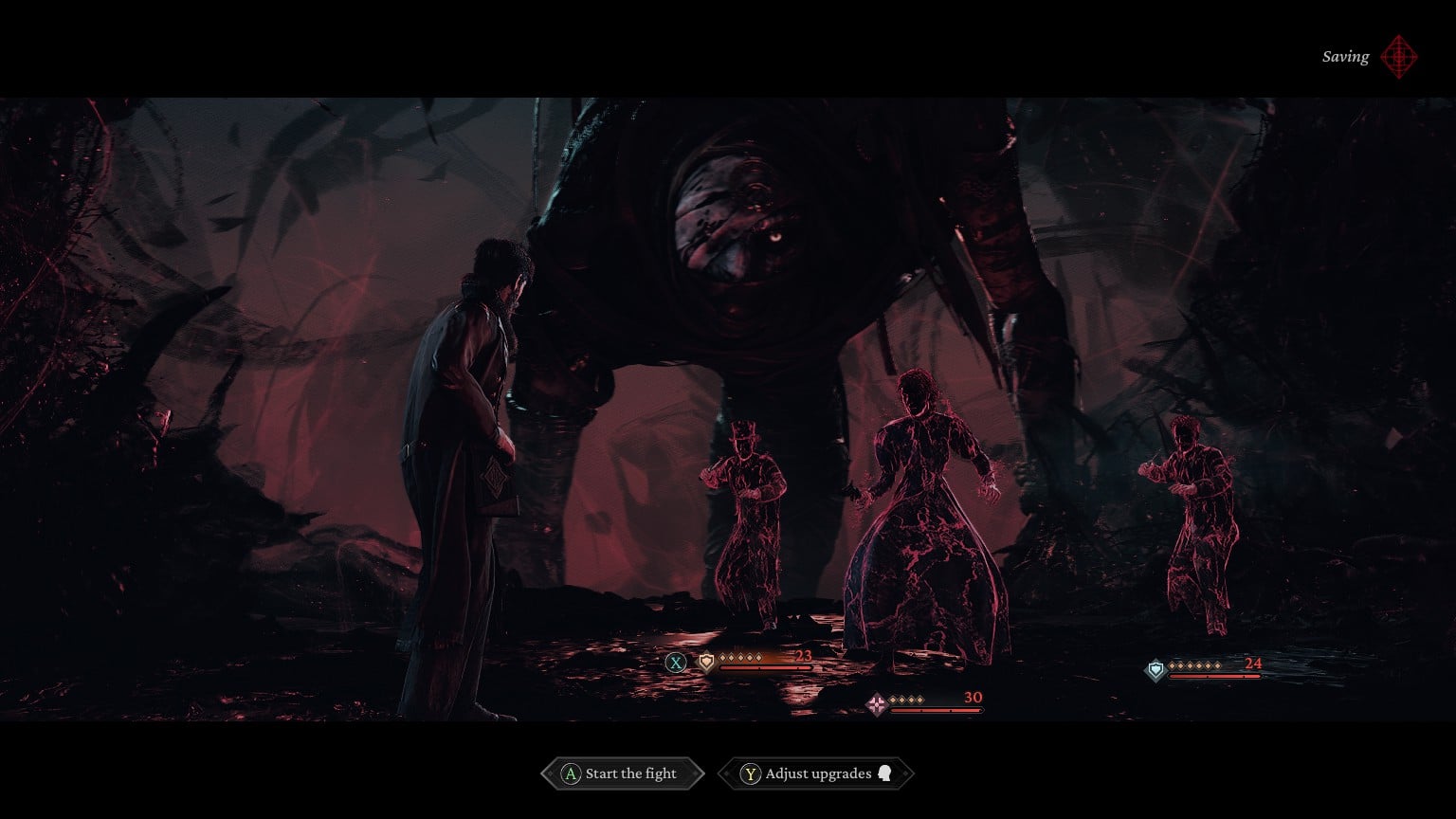Toggle the first pip above the 23 health bar
This screenshot has width=1456, height=819.
[722, 657]
